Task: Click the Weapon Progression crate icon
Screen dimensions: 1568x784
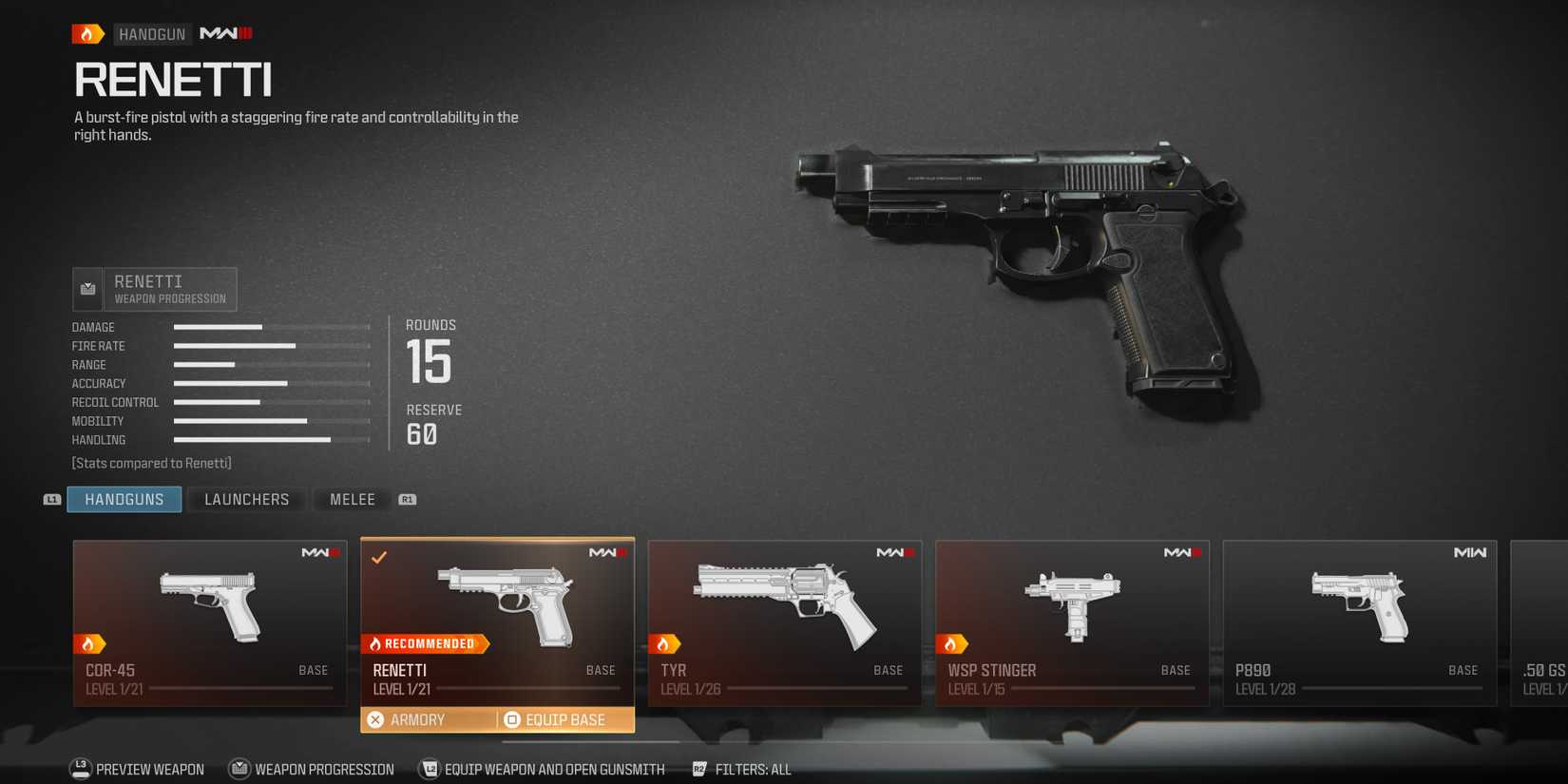Action: [x=86, y=288]
